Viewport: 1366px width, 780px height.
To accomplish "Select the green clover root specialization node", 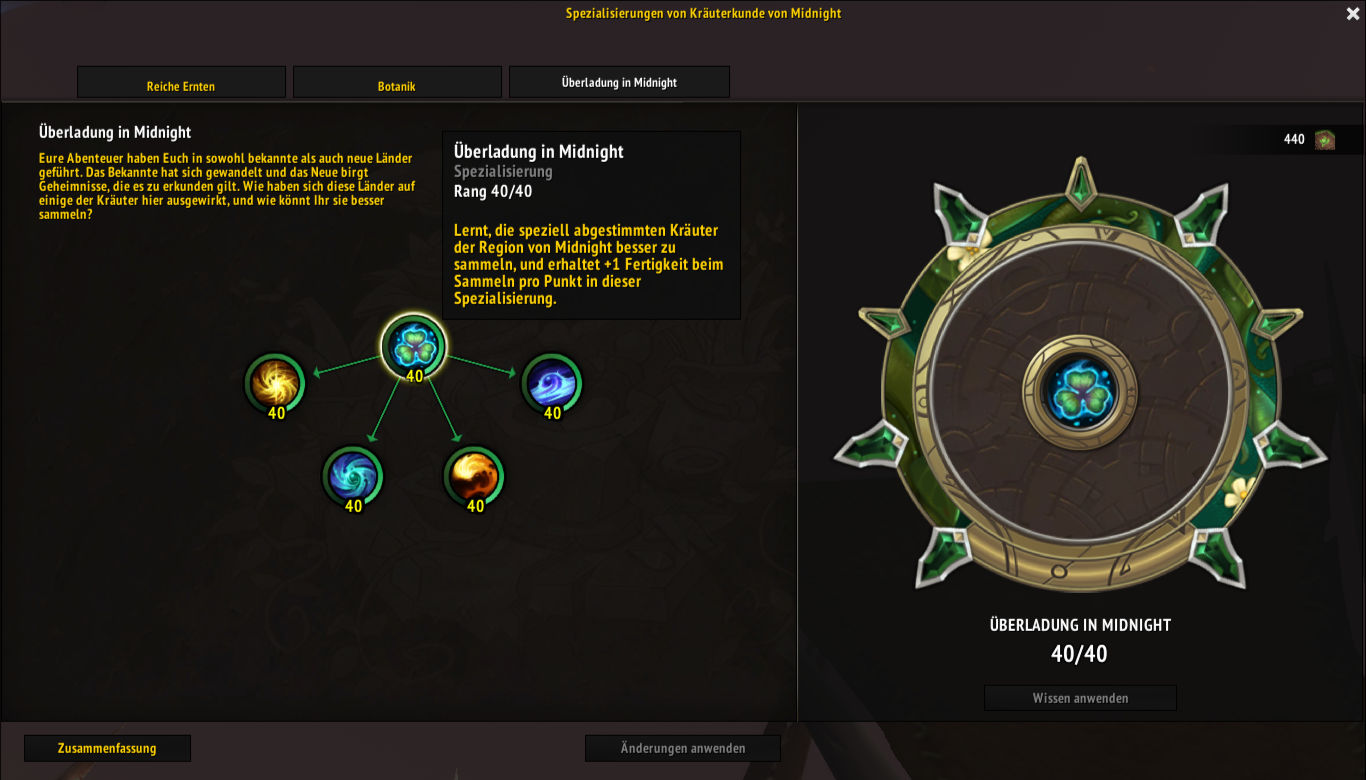I will (x=414, y=346).
